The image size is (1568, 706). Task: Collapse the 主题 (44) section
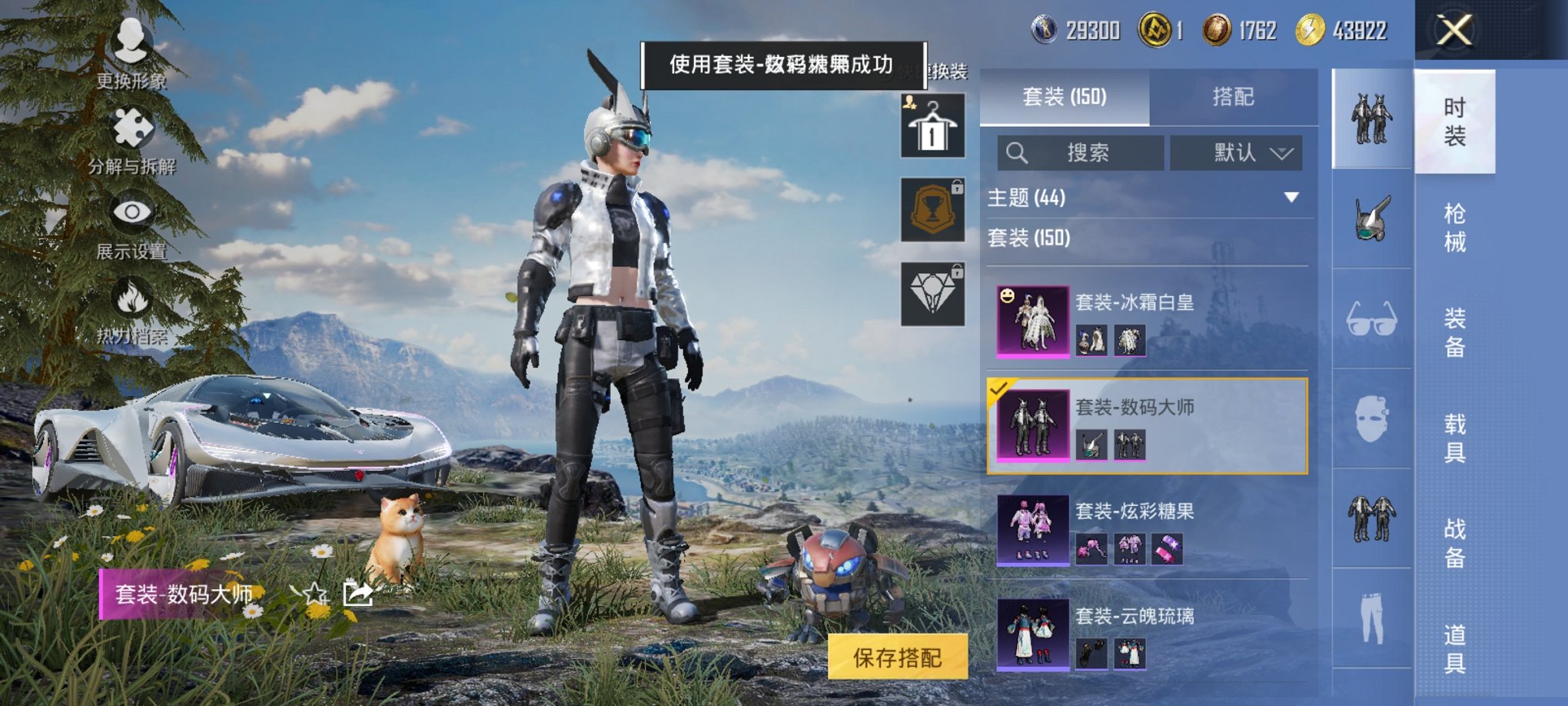click(1290, 197)
